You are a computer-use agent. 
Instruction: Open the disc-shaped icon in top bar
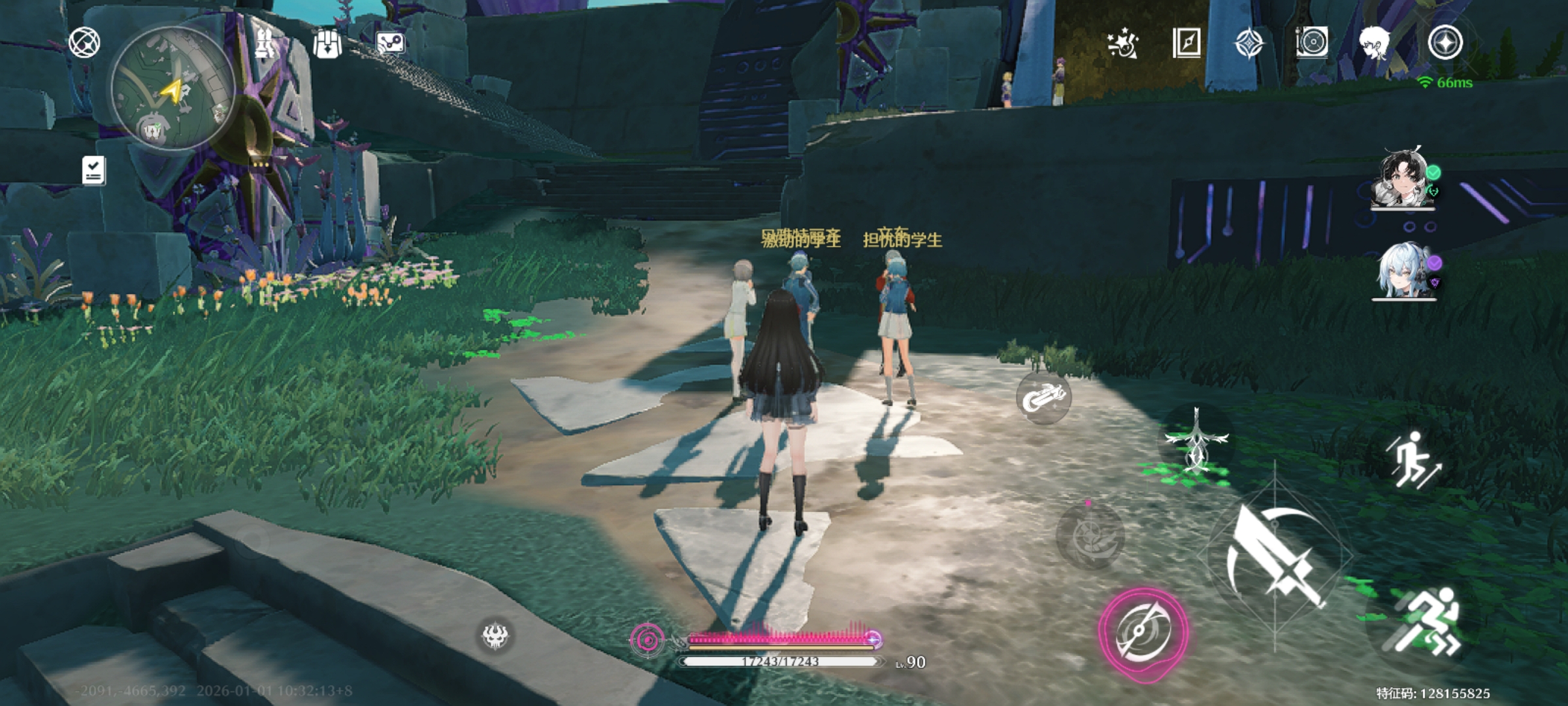(x=1311, y=43)
